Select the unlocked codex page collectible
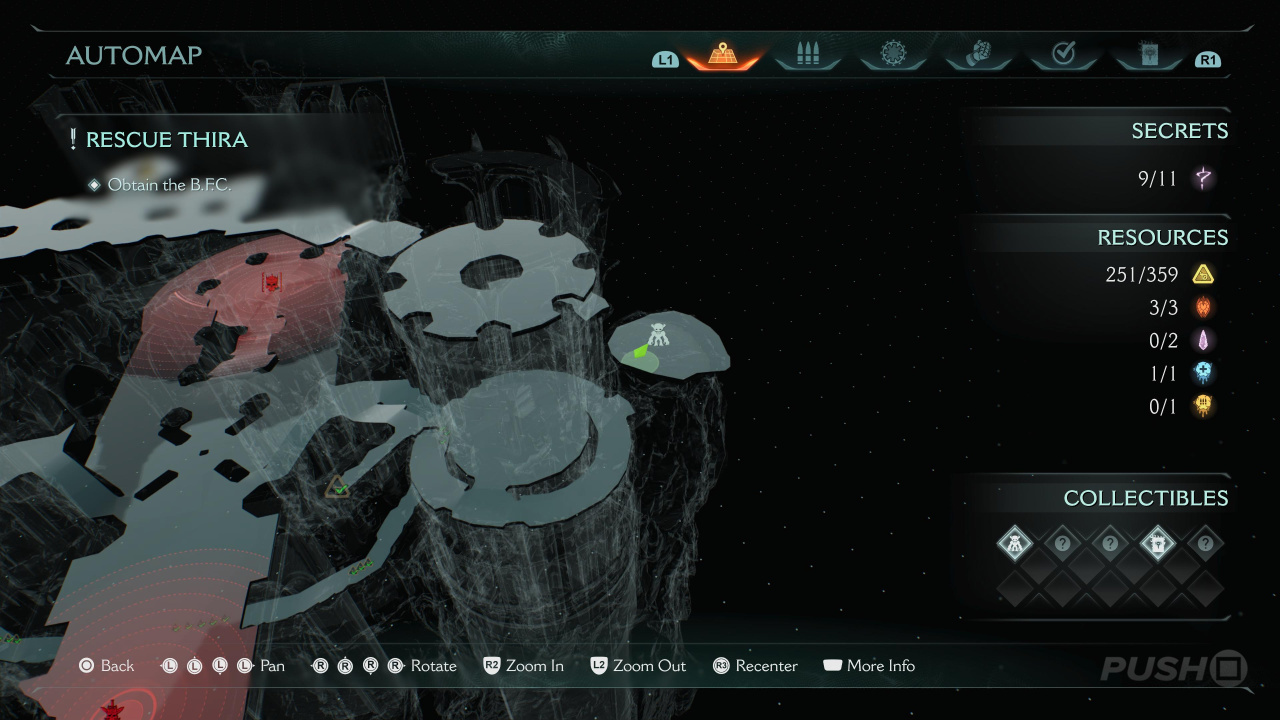 [x=1157, y=544]
